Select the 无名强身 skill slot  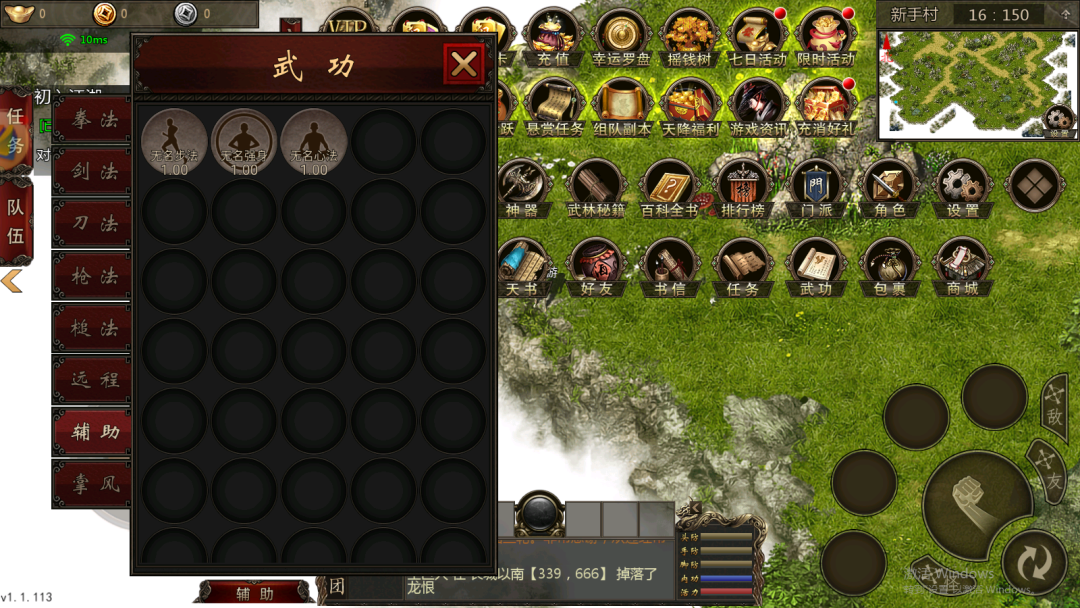pyautogui.click(x=244, y=141)
